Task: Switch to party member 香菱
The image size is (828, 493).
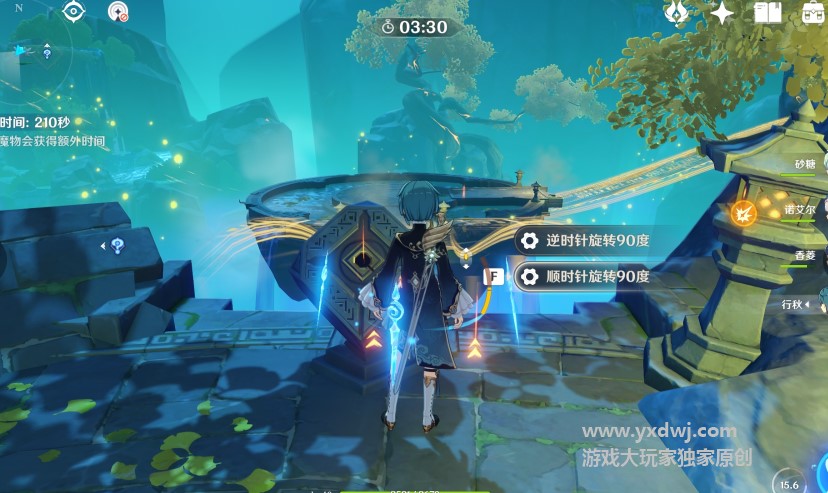Action: point(806,257)
